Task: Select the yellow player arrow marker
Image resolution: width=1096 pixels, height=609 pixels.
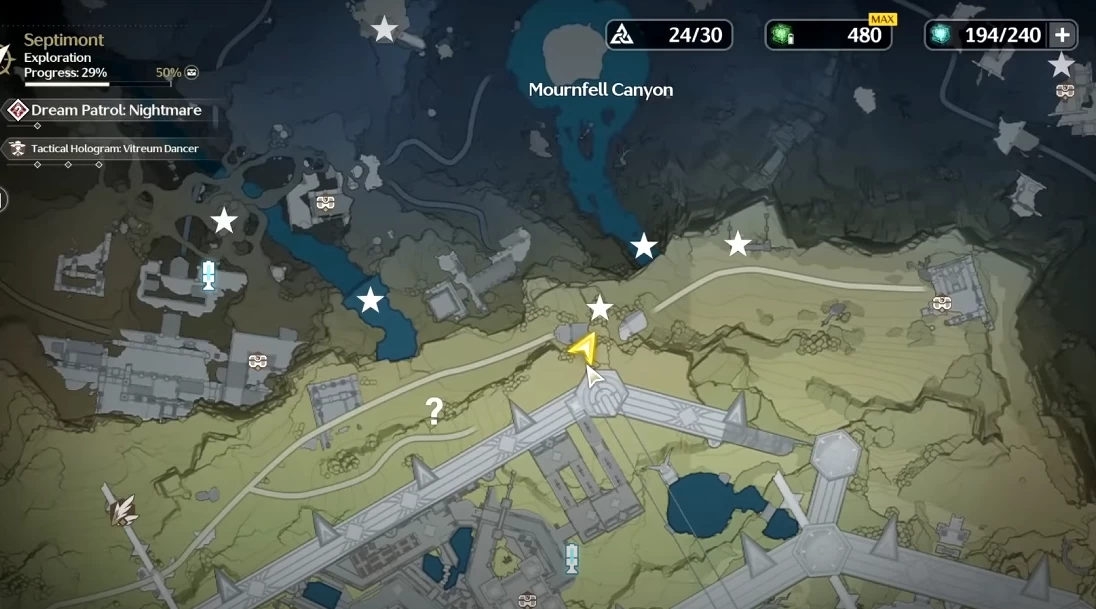Action: pyautogui.click(x=584, y=348)
